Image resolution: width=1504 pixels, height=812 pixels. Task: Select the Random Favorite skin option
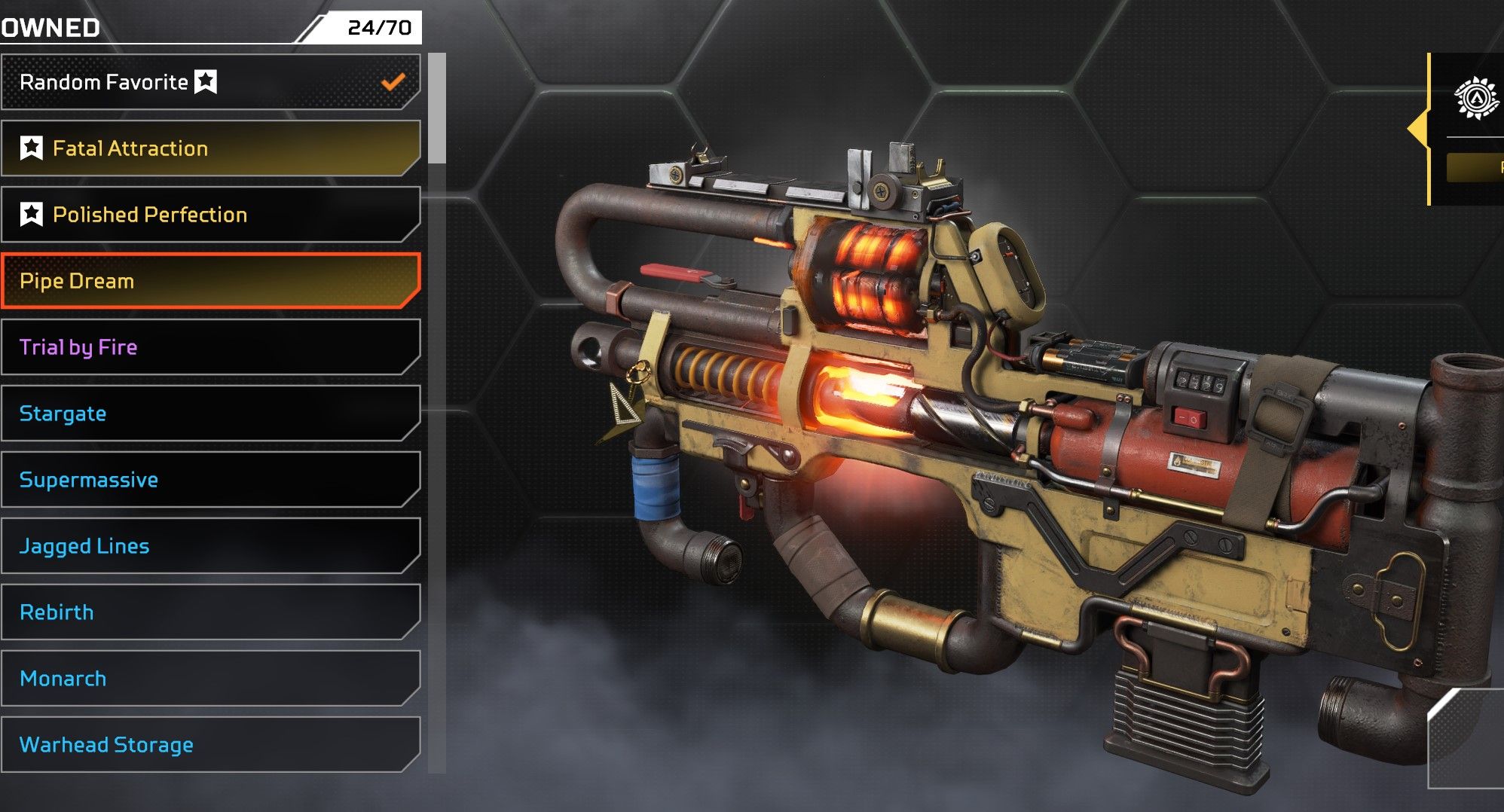209,82
